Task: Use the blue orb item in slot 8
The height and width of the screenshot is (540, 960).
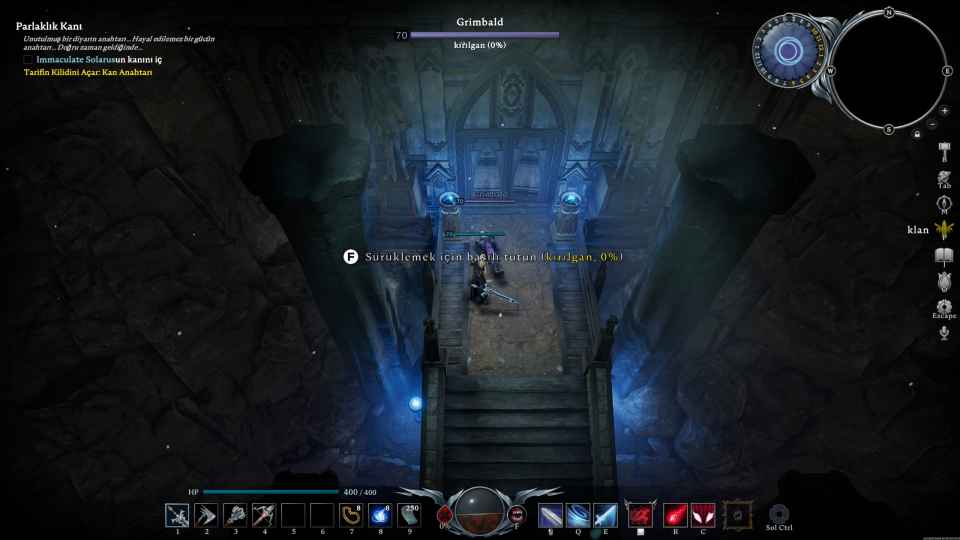Action: (x=380, y=515)
